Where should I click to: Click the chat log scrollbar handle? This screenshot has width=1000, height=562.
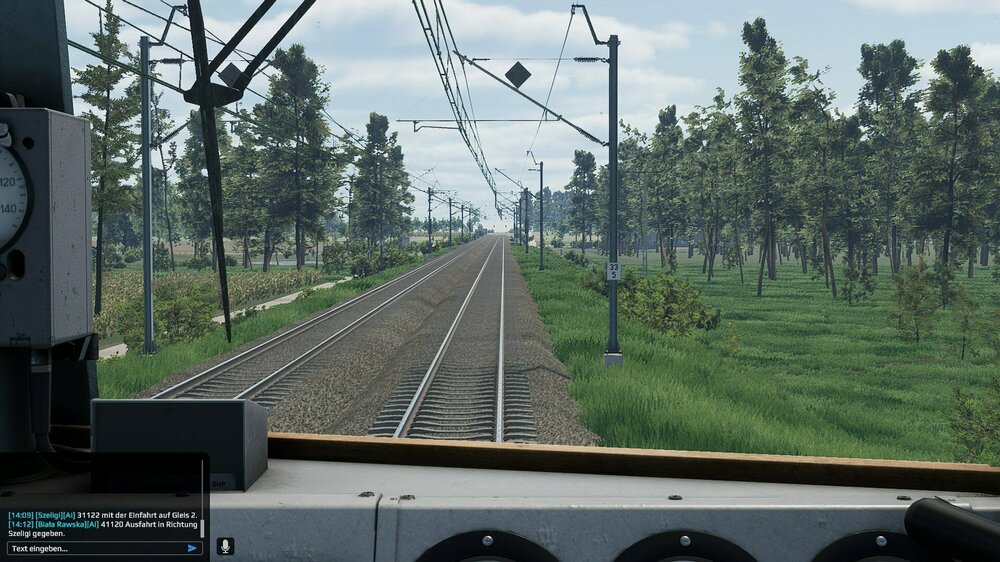click(x=203, y=527)
